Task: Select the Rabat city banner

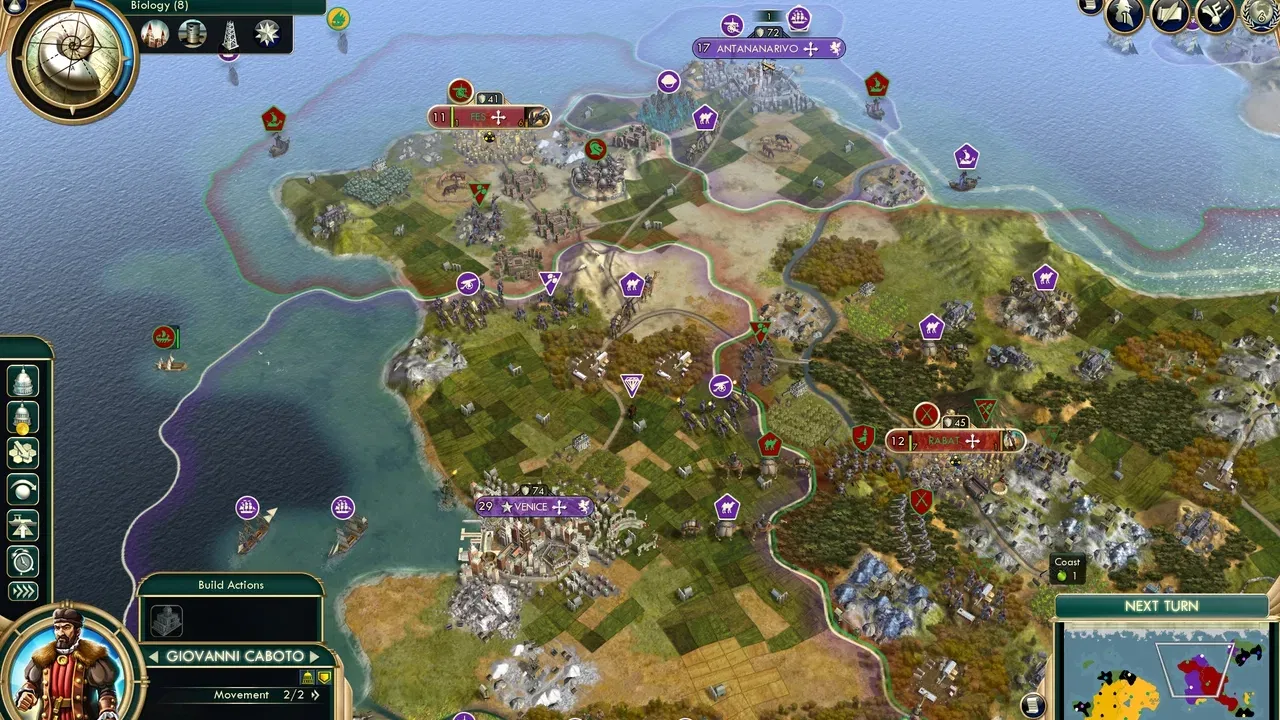Action: (954, 441)
